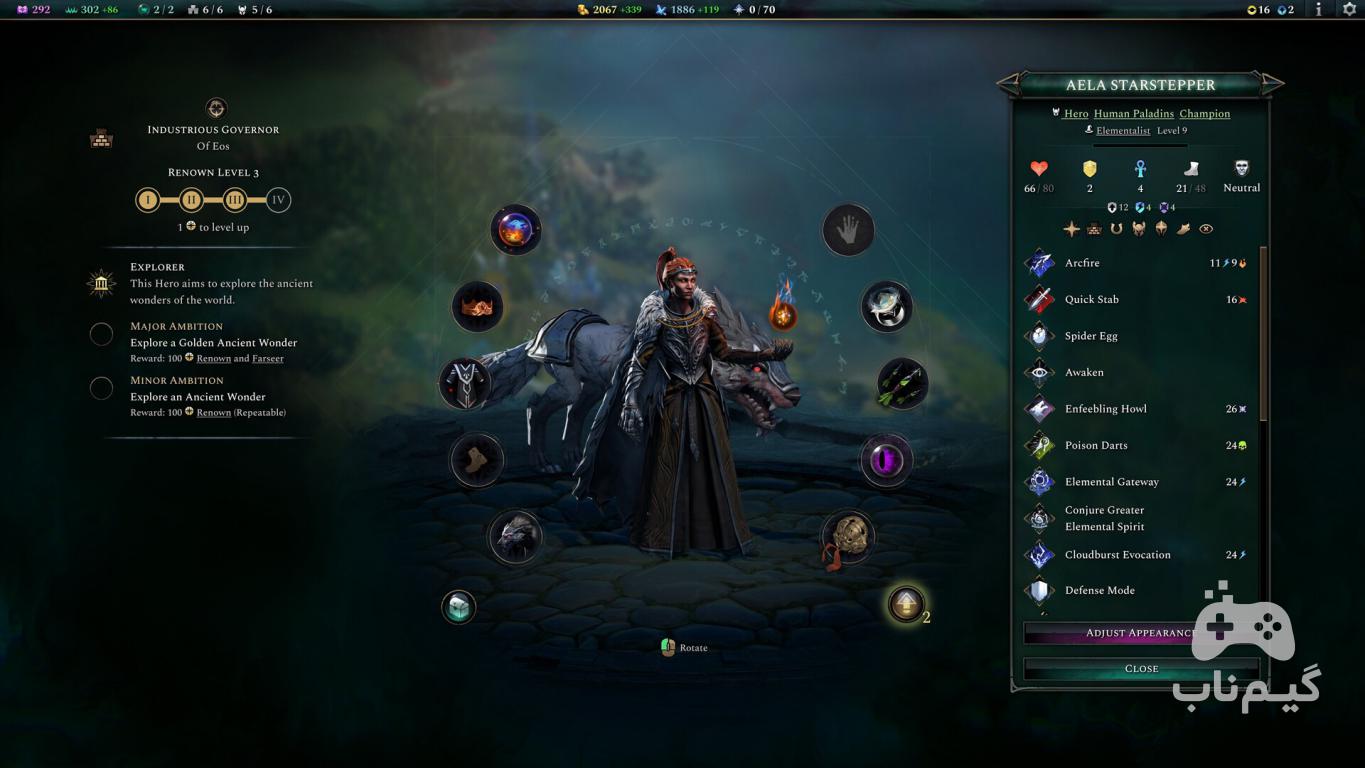Screen dimensions: 1365x768
Task: Select Cloudburst Evocation ability
Action: click(x=1140, y=555)
